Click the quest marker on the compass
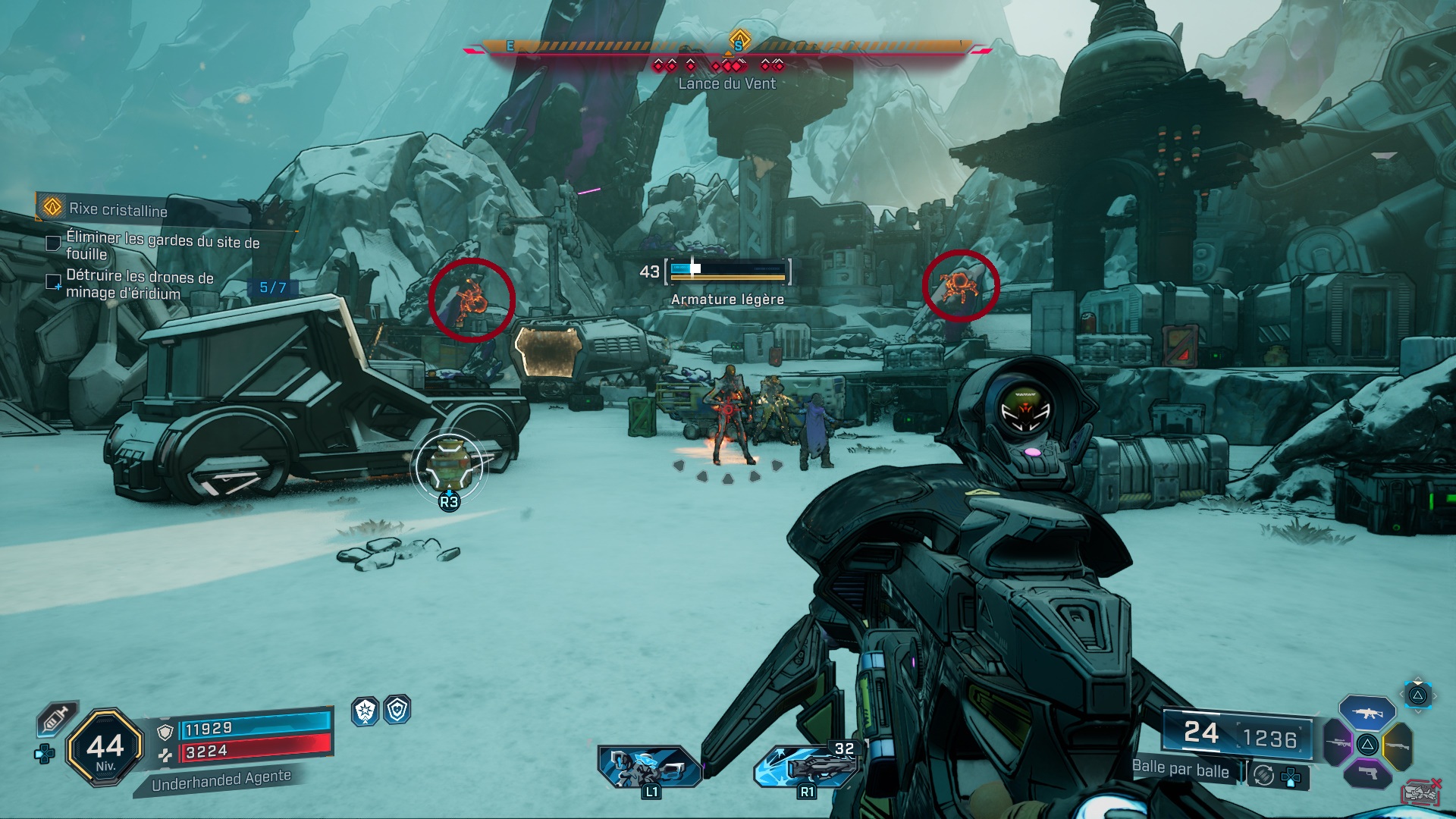This screenshot has width=1456, height=819. [x=739, y=39]
